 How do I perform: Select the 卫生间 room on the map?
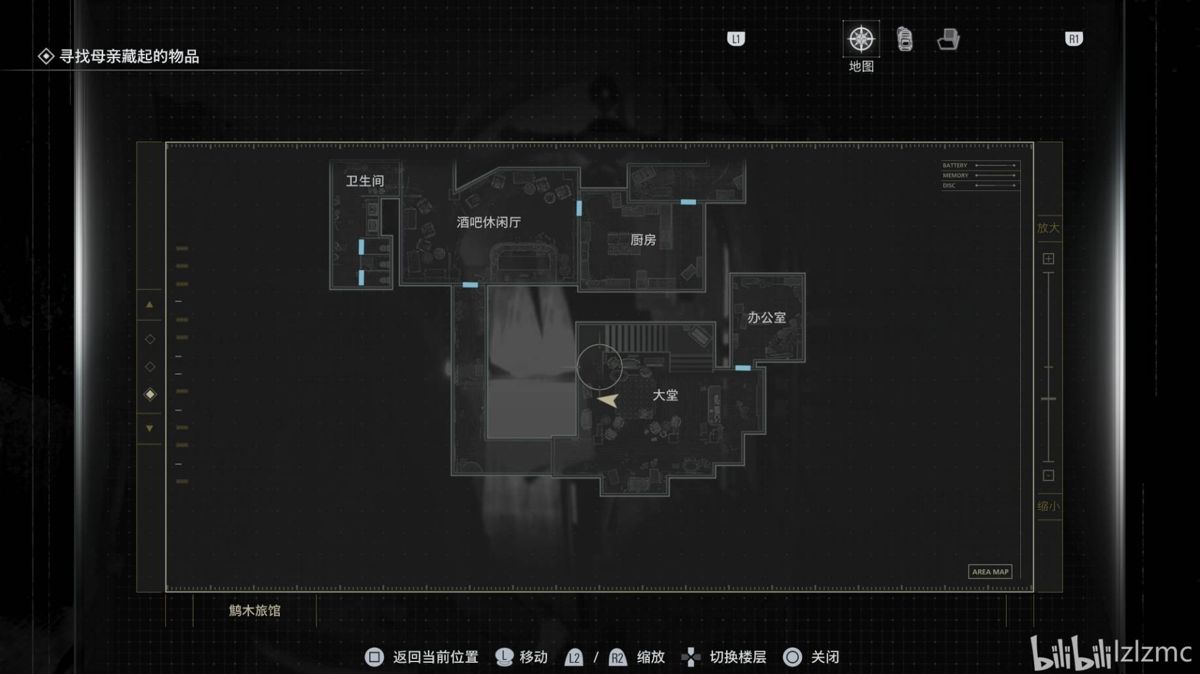(365, 181)
